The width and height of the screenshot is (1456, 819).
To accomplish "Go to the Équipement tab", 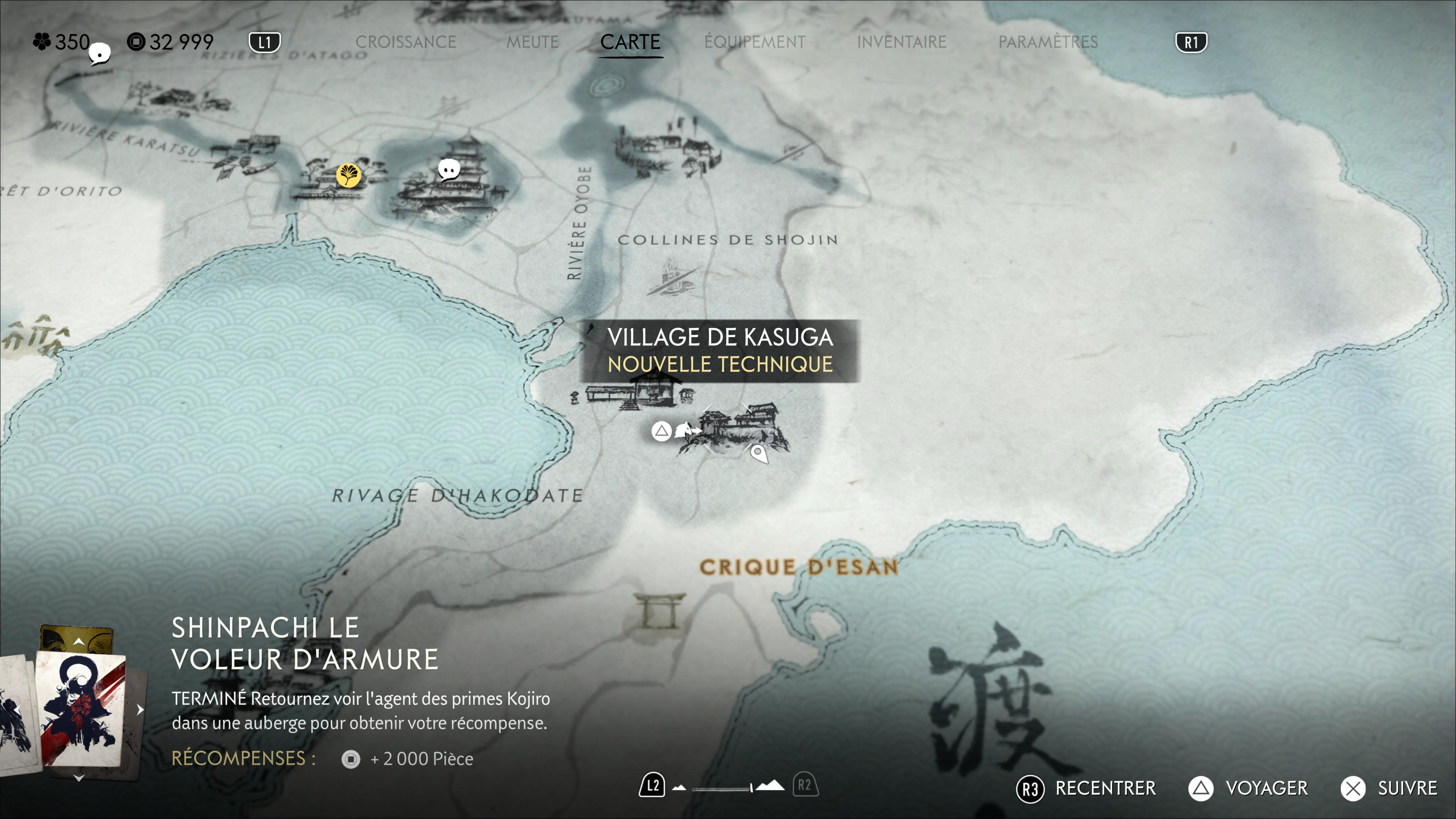I will click(x=755, y=42).
